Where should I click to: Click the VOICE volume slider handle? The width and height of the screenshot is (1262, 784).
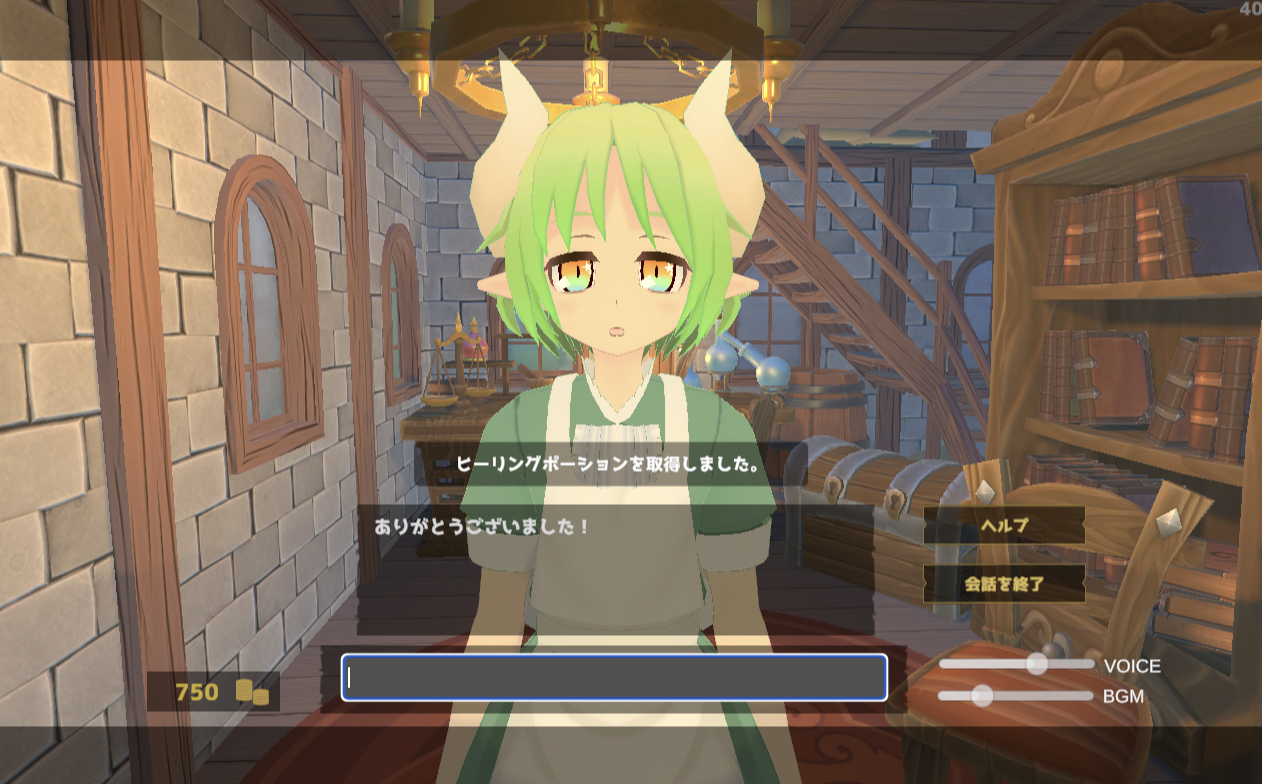(x=1037, y=664)
